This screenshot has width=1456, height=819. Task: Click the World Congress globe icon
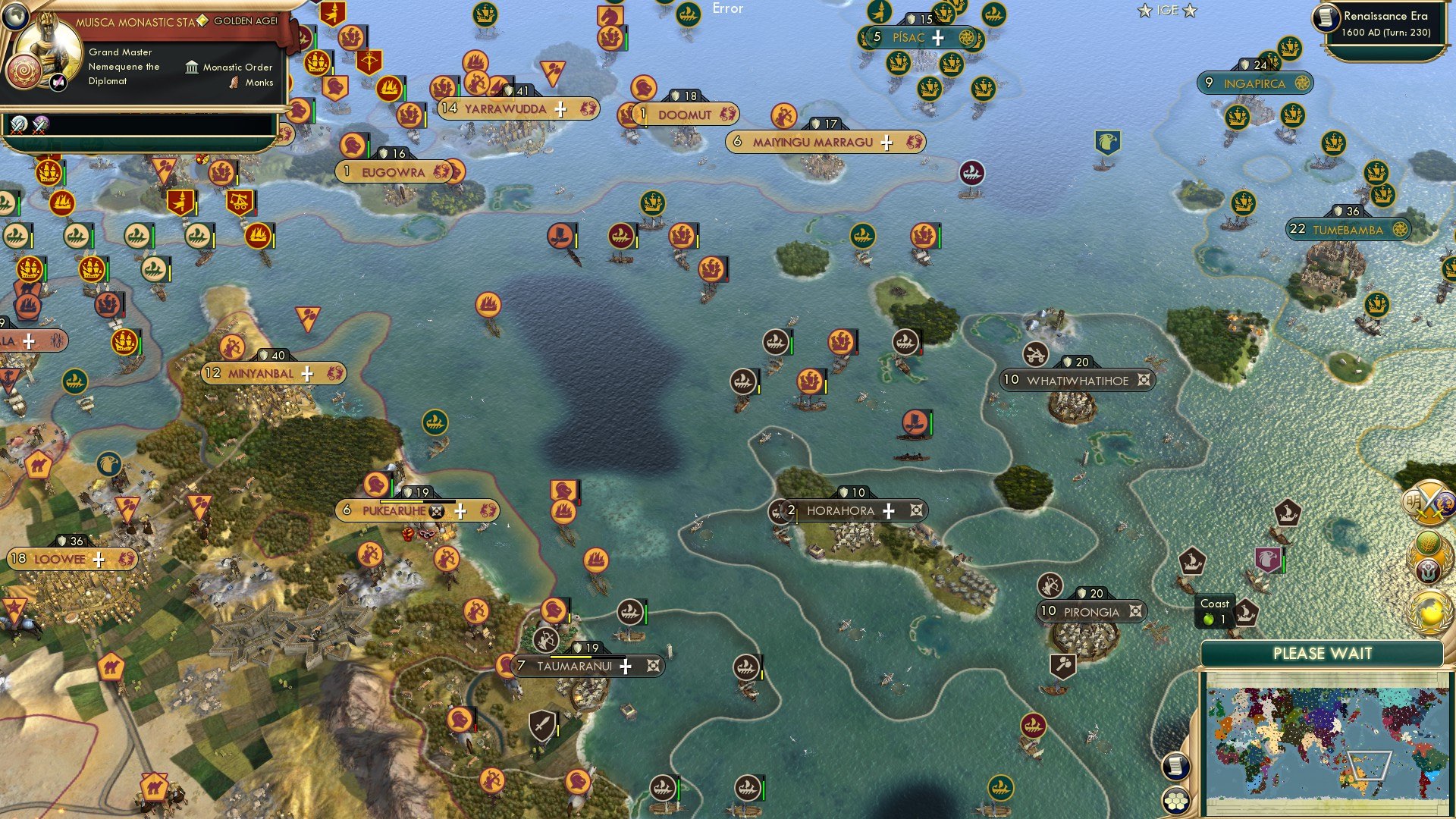[1429, 608]
